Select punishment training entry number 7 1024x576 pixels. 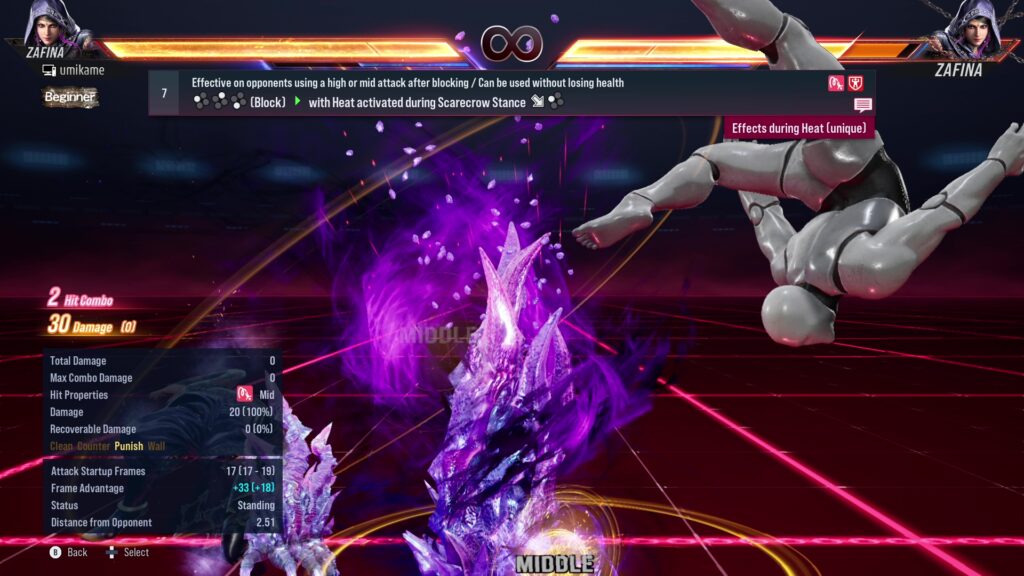click(x=164, y=92)
